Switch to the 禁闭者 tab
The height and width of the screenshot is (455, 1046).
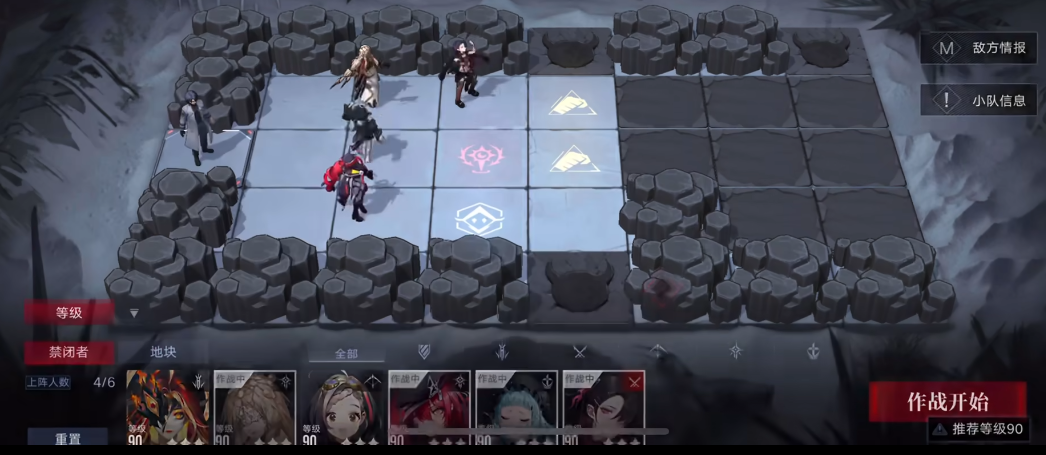coord(70,352)
